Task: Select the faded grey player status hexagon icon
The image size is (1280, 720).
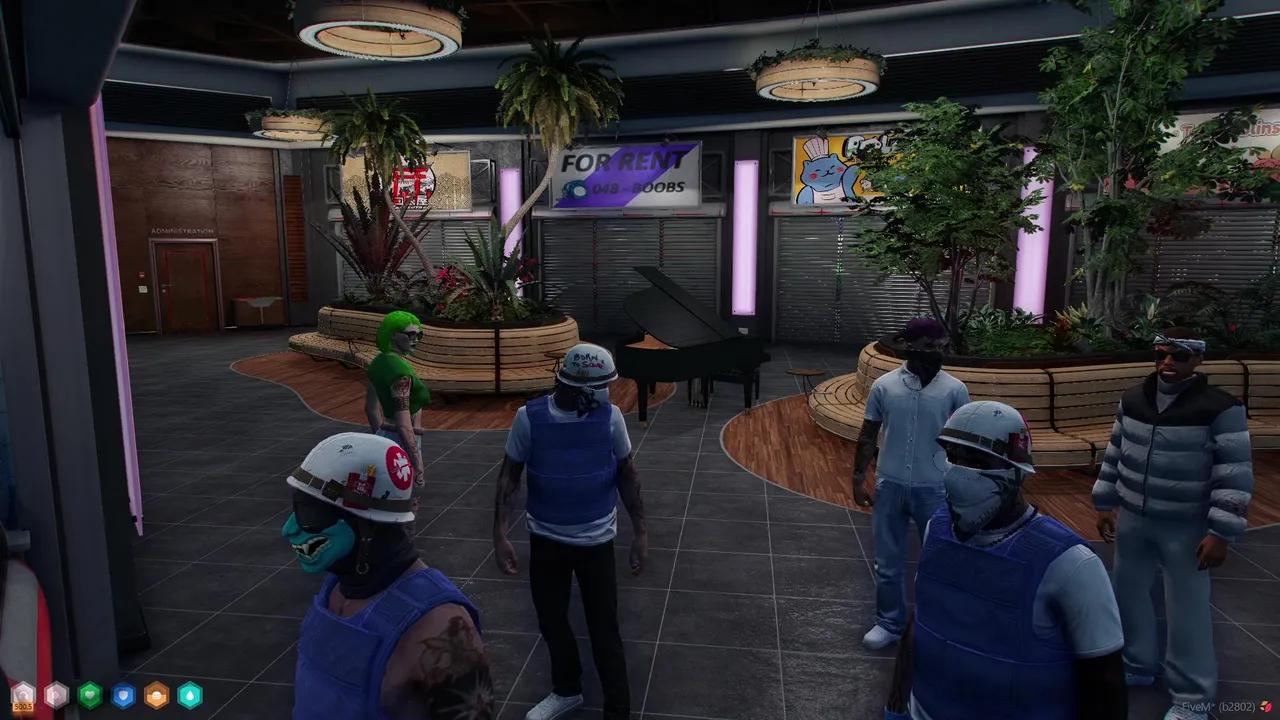Action: (55, 694)
